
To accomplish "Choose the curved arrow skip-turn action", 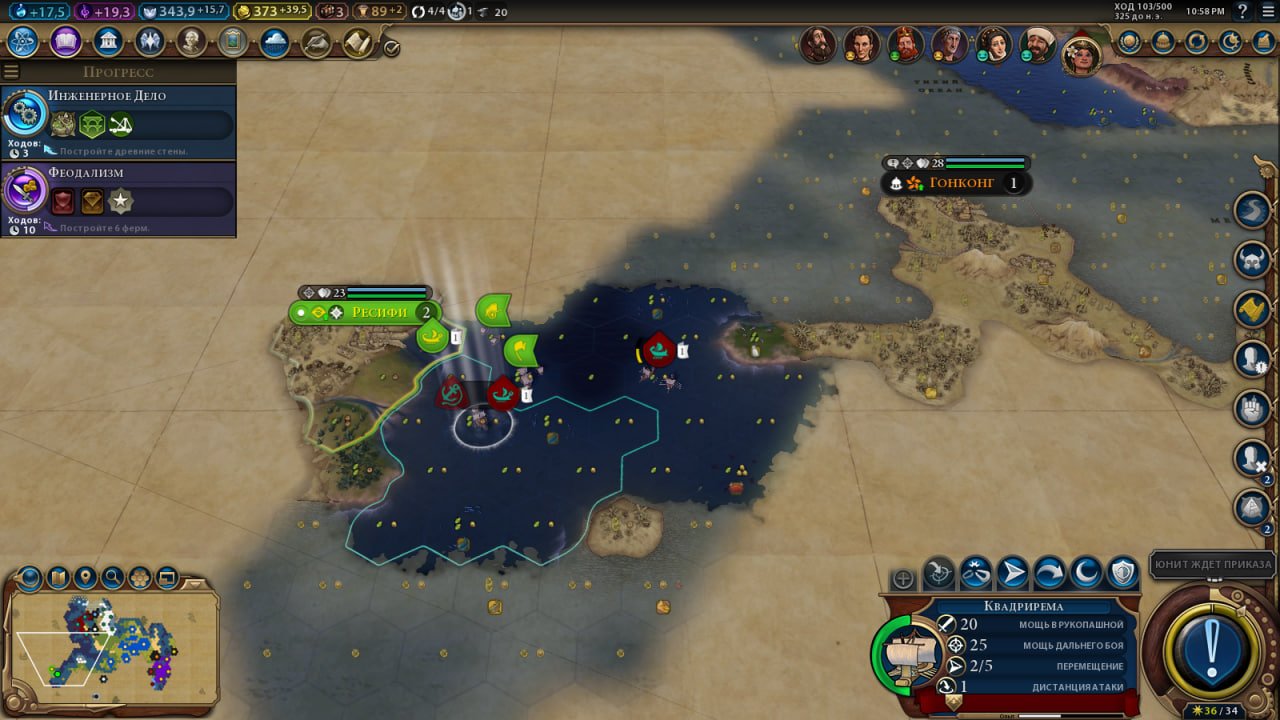I will point(1049,573).
